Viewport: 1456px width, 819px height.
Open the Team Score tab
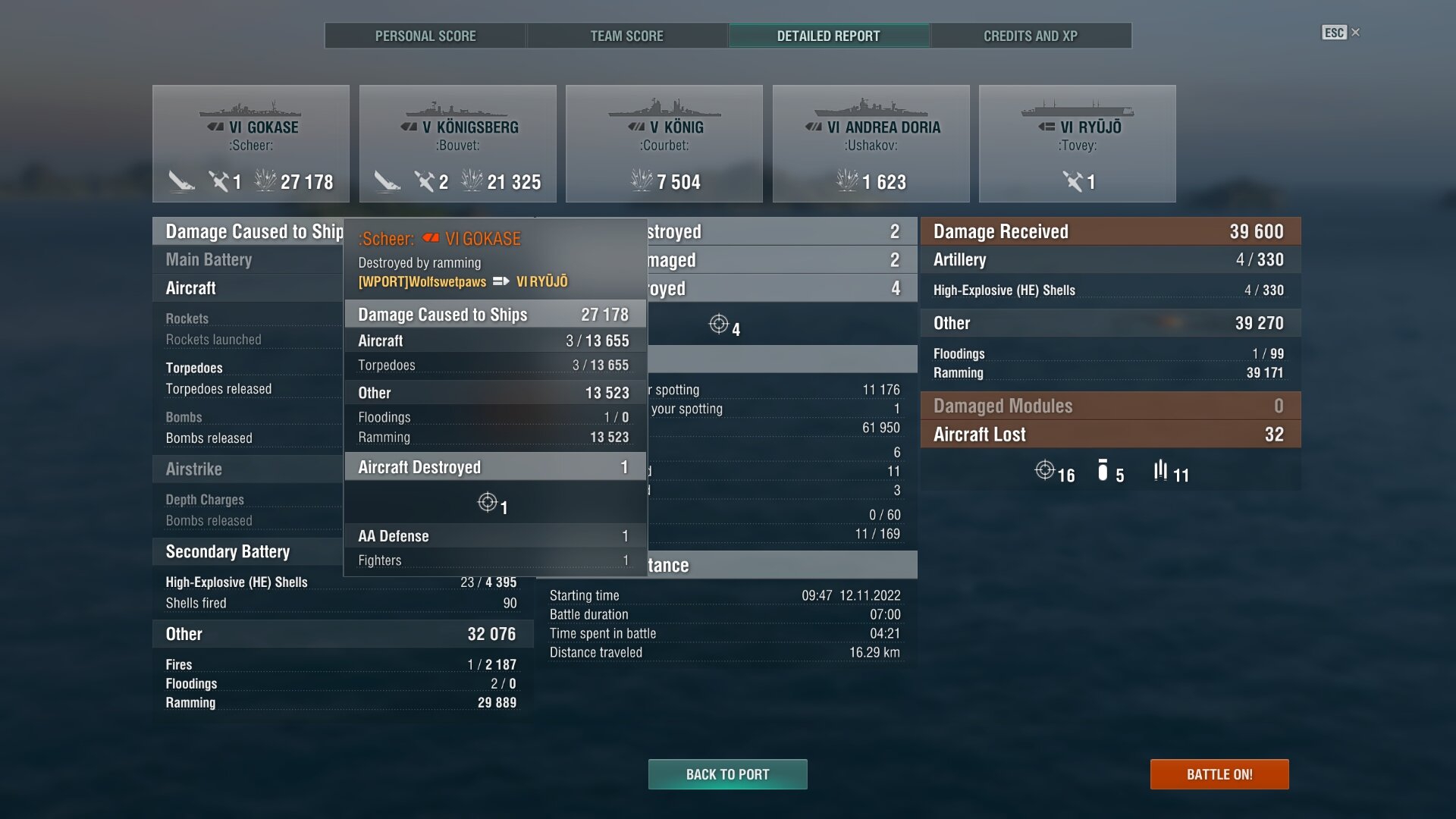(x=626, y=36)
